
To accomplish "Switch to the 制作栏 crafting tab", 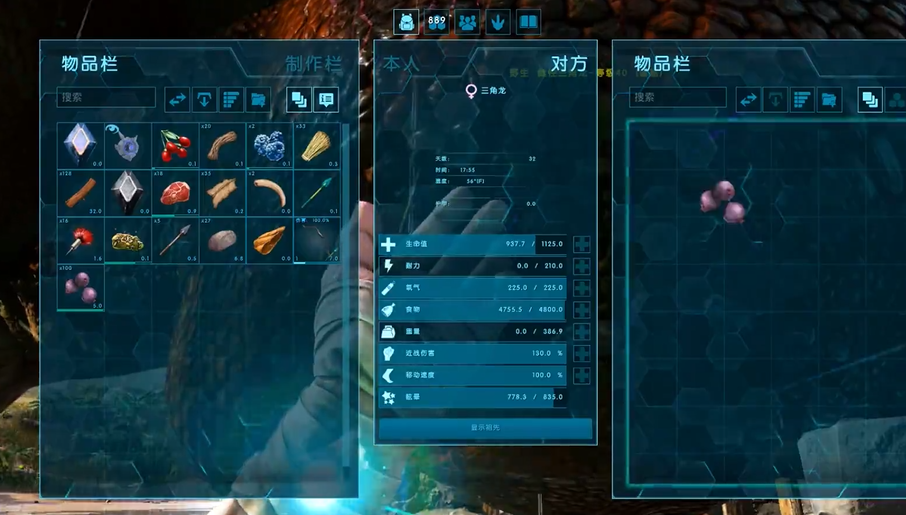I will coord(313,64).
